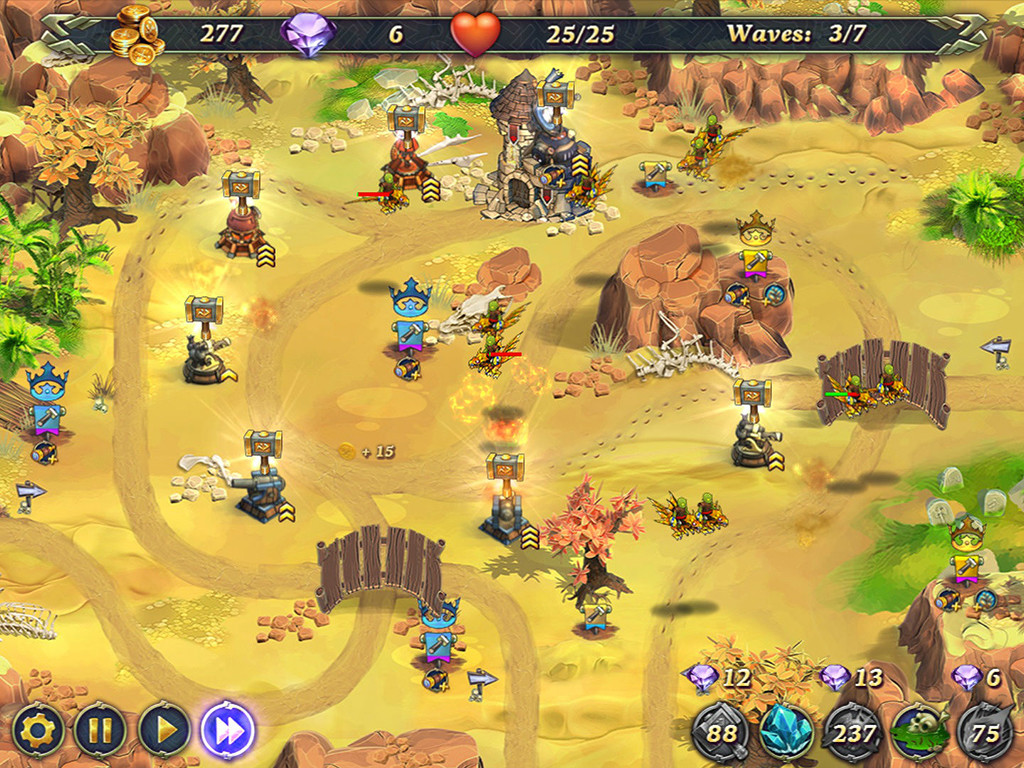
Task: Select the hammer ability showing 88
Action: 720,733
